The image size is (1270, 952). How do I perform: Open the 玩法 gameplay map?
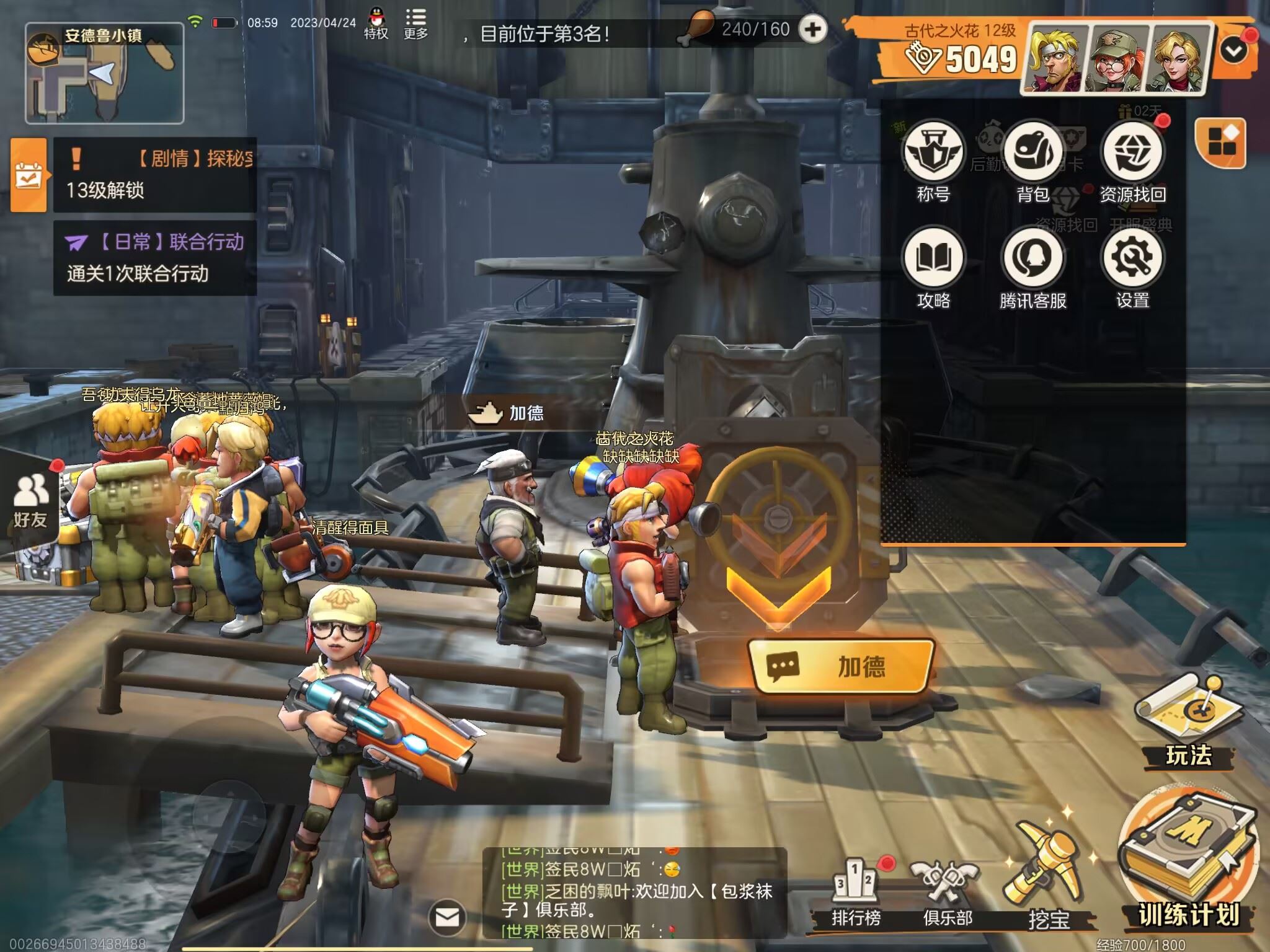1188,719
